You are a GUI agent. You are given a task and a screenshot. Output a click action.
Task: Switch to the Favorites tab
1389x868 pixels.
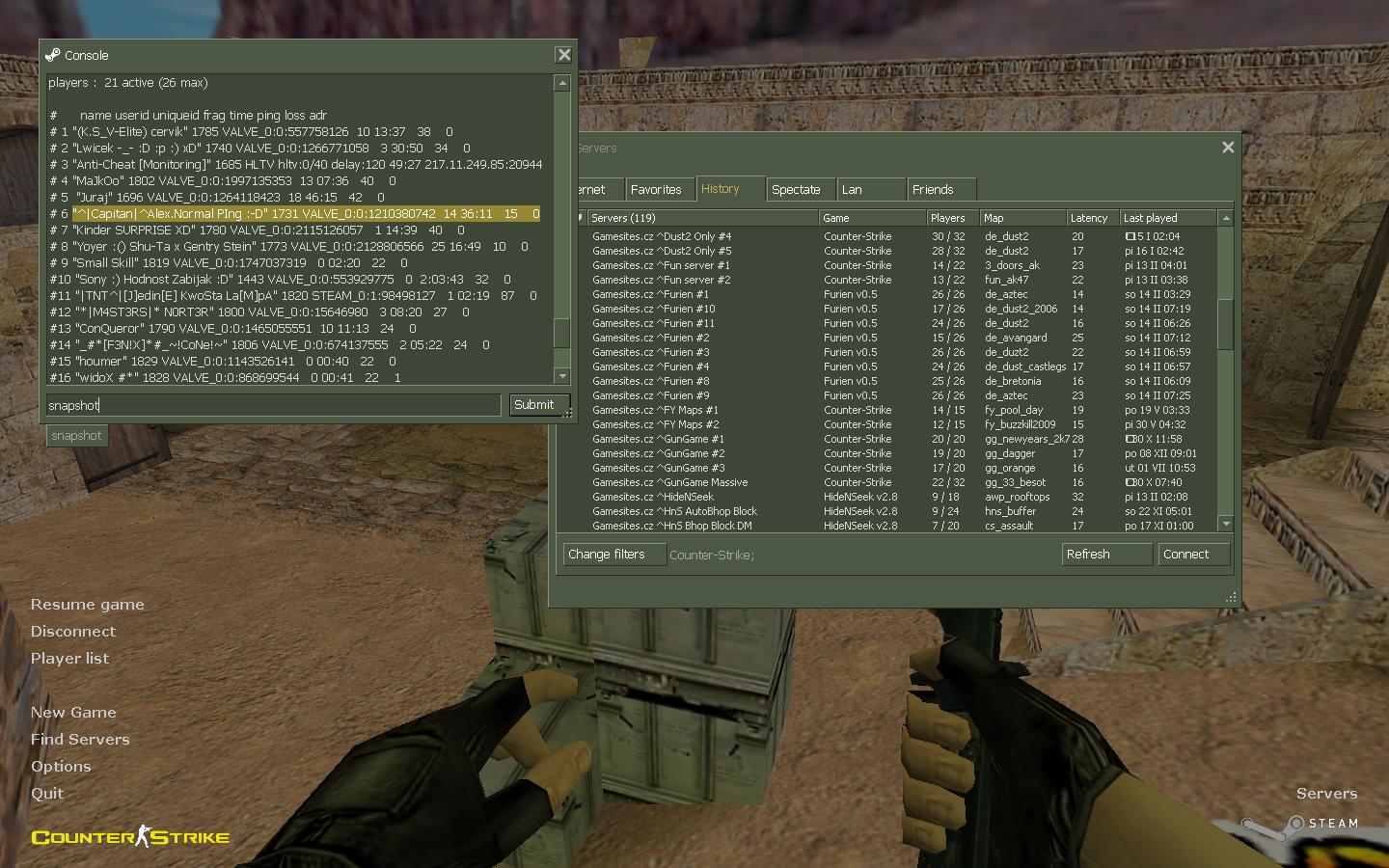tap(656, 190)
